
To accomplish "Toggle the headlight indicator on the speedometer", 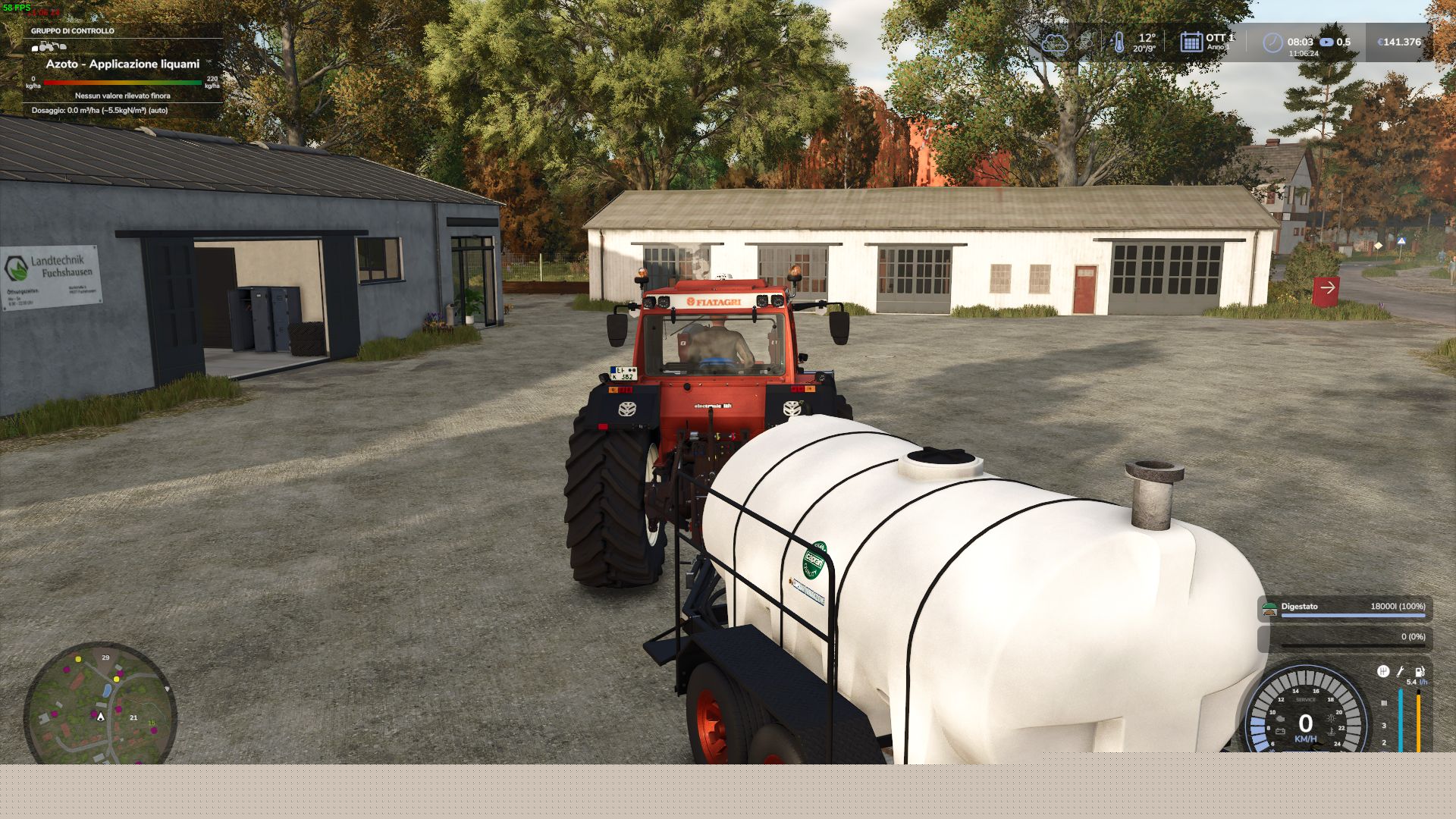I will (1332, 719).
